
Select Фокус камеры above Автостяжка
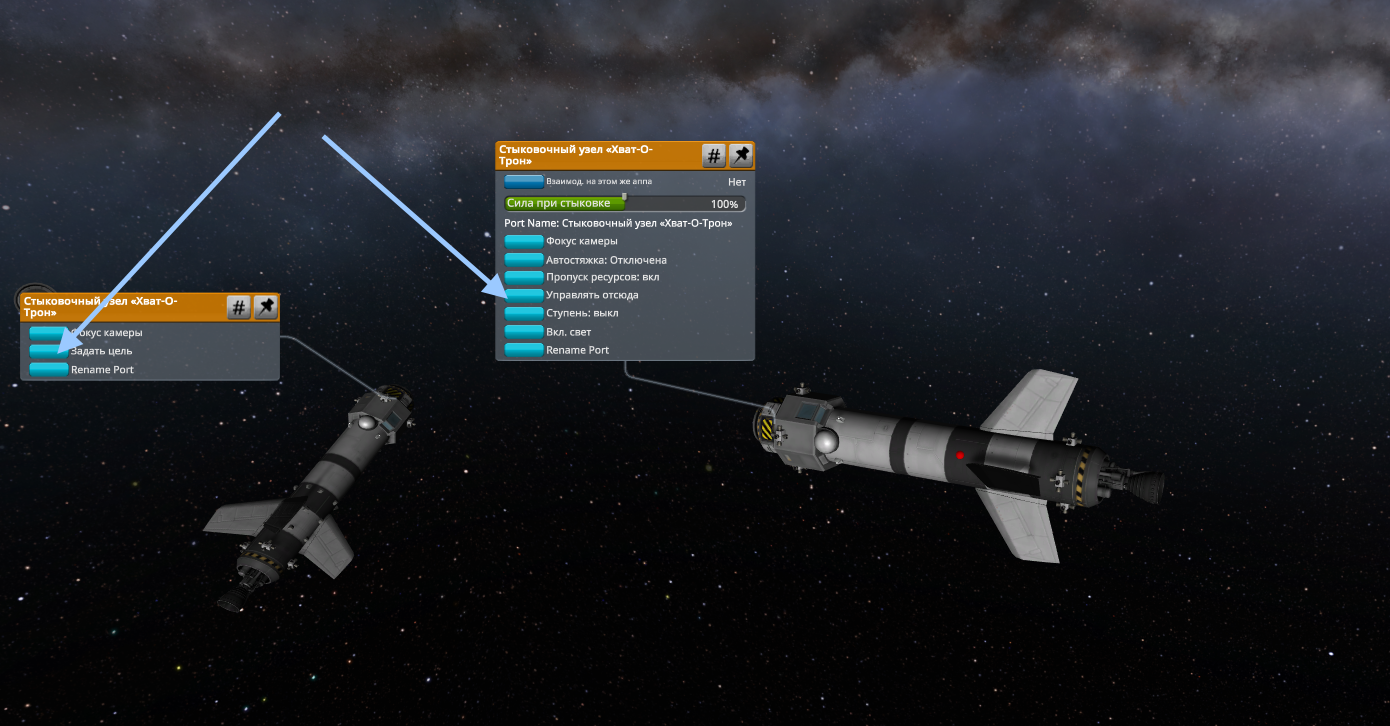pos(524,241)
